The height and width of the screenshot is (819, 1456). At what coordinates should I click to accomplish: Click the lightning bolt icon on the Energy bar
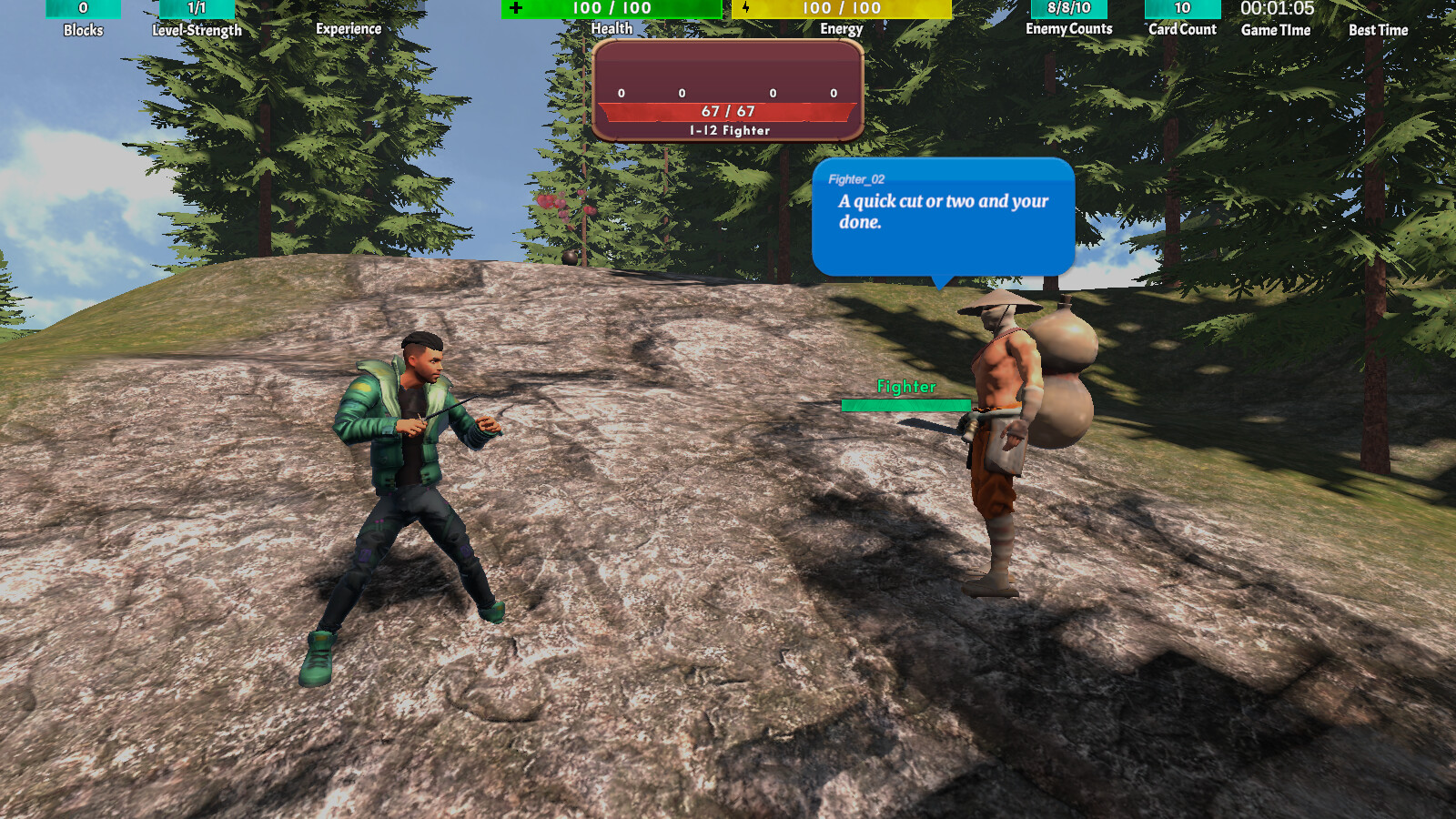coord(746,9)
